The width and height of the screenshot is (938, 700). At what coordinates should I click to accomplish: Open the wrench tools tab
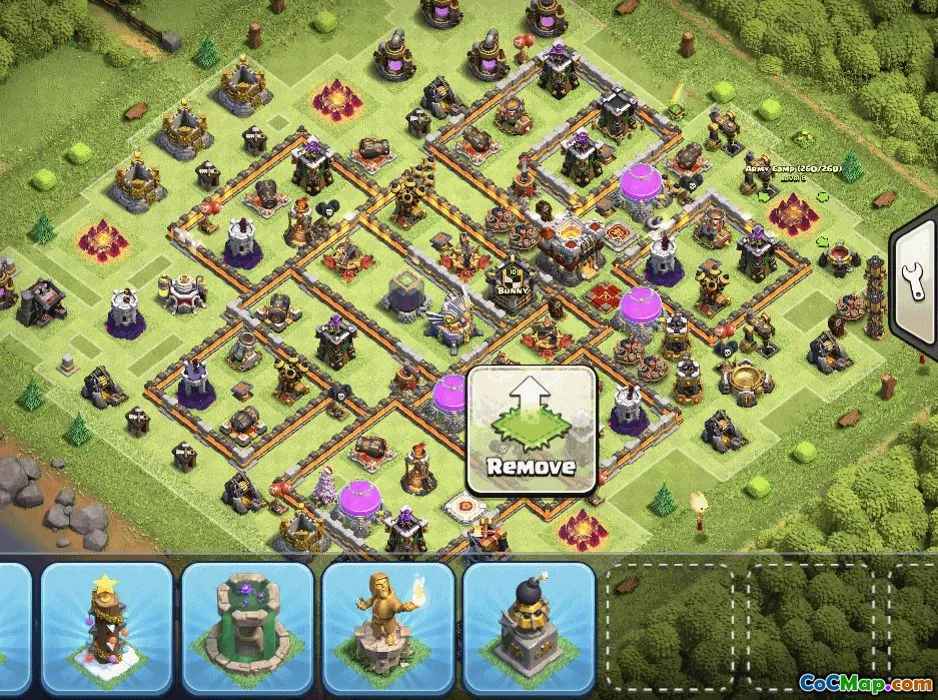click(916, 283)
